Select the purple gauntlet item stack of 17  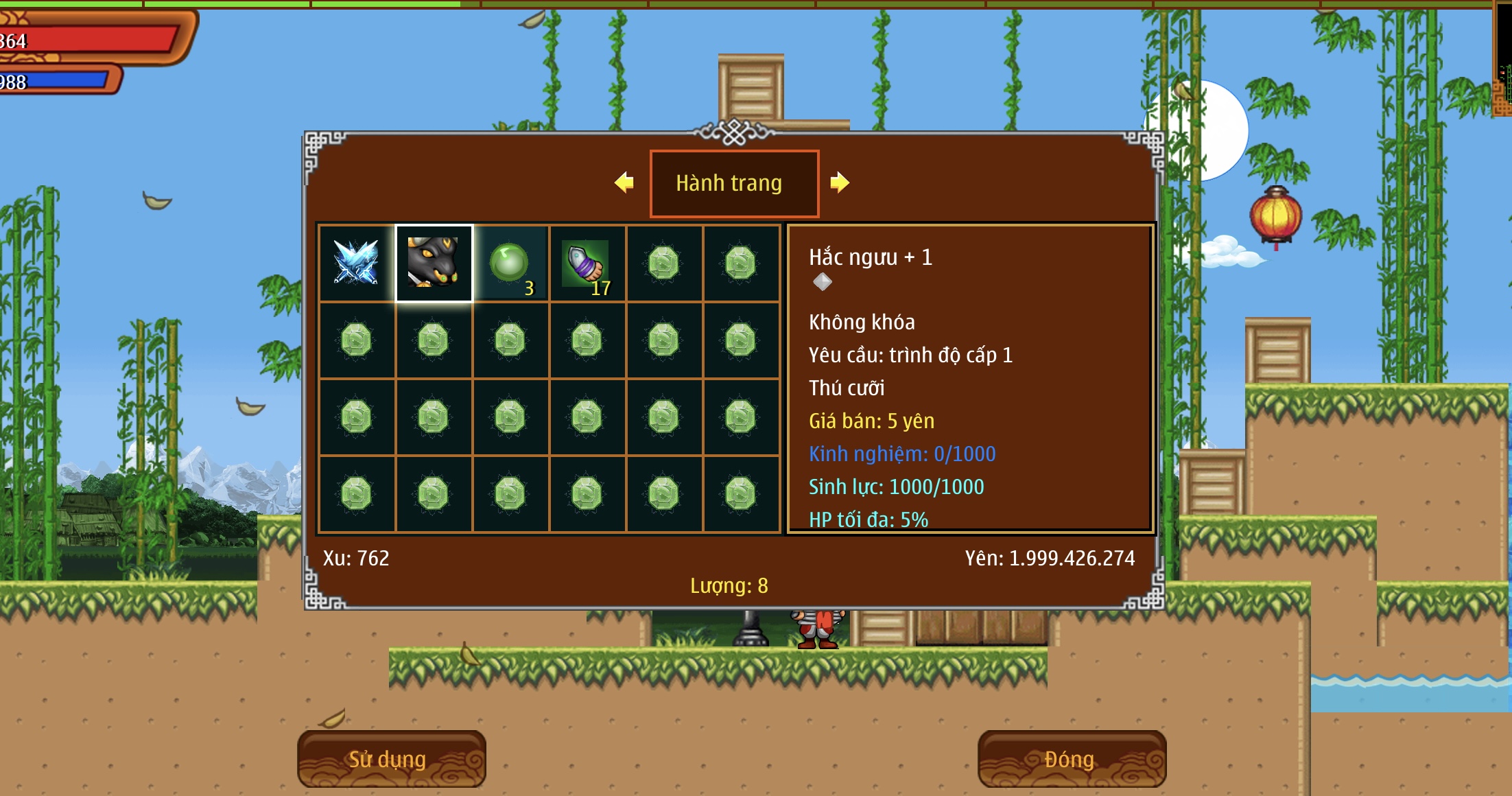click(x=587, y=264)
